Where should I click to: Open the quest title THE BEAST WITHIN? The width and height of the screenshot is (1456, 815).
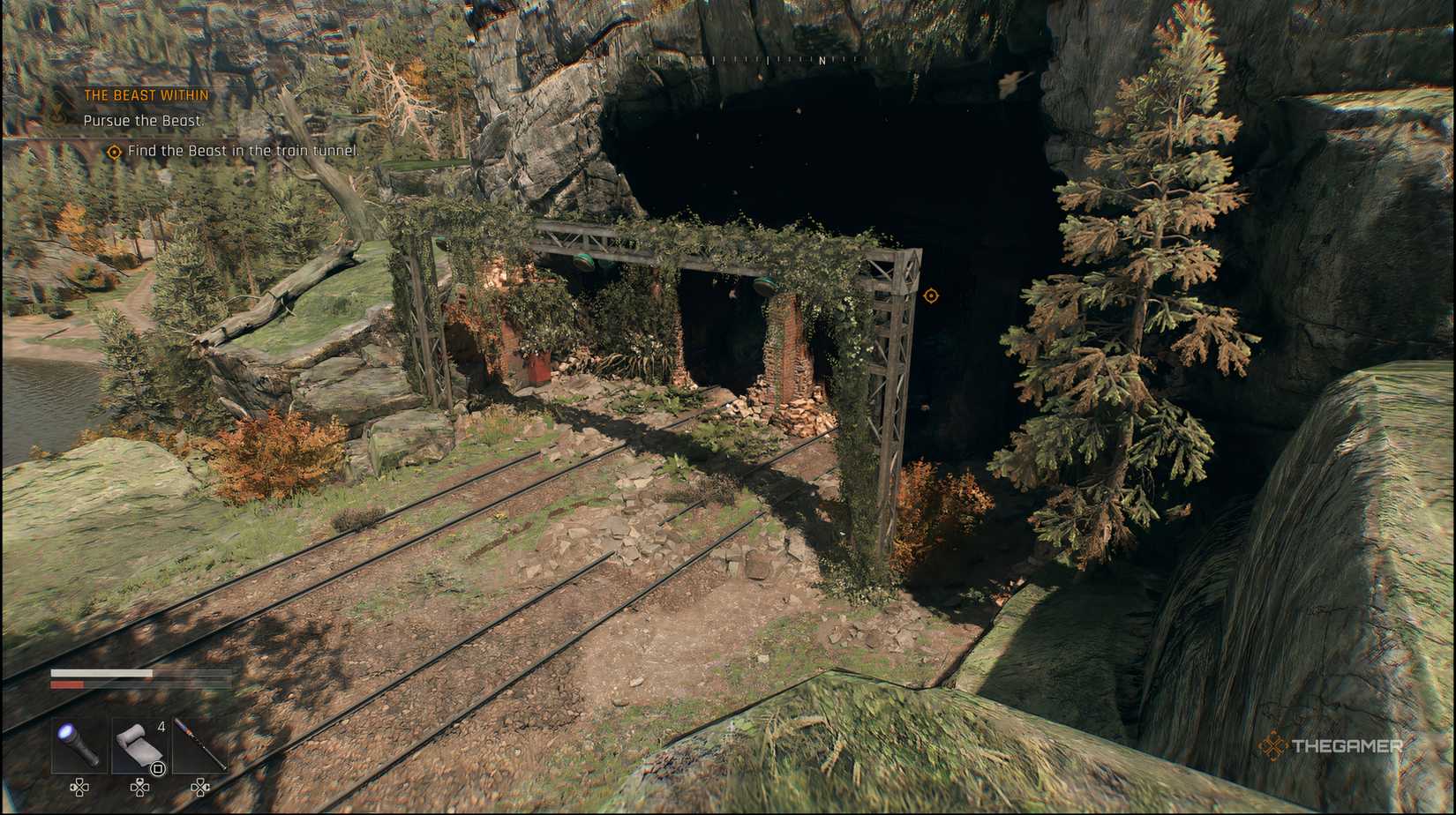coord(145,94)
